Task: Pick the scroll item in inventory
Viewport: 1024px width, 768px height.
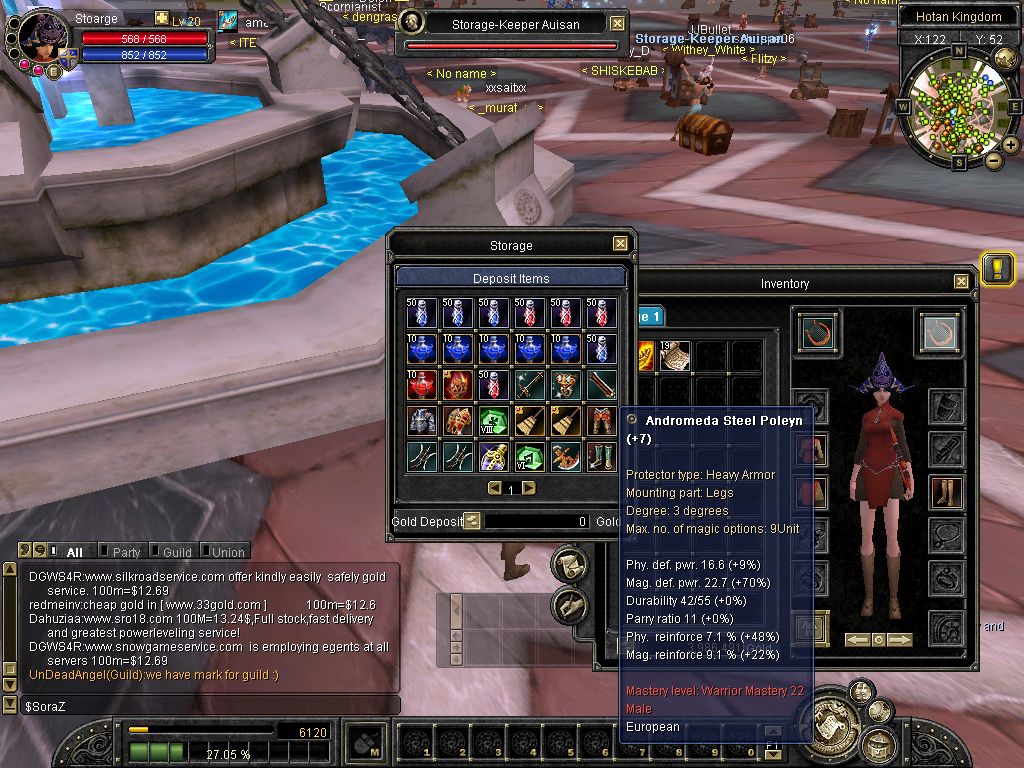Action: [676, 355]
